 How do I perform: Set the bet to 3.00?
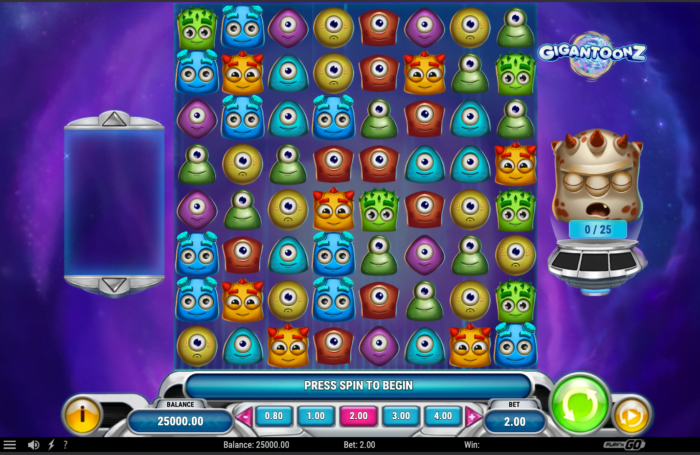[x=400, y=415]
